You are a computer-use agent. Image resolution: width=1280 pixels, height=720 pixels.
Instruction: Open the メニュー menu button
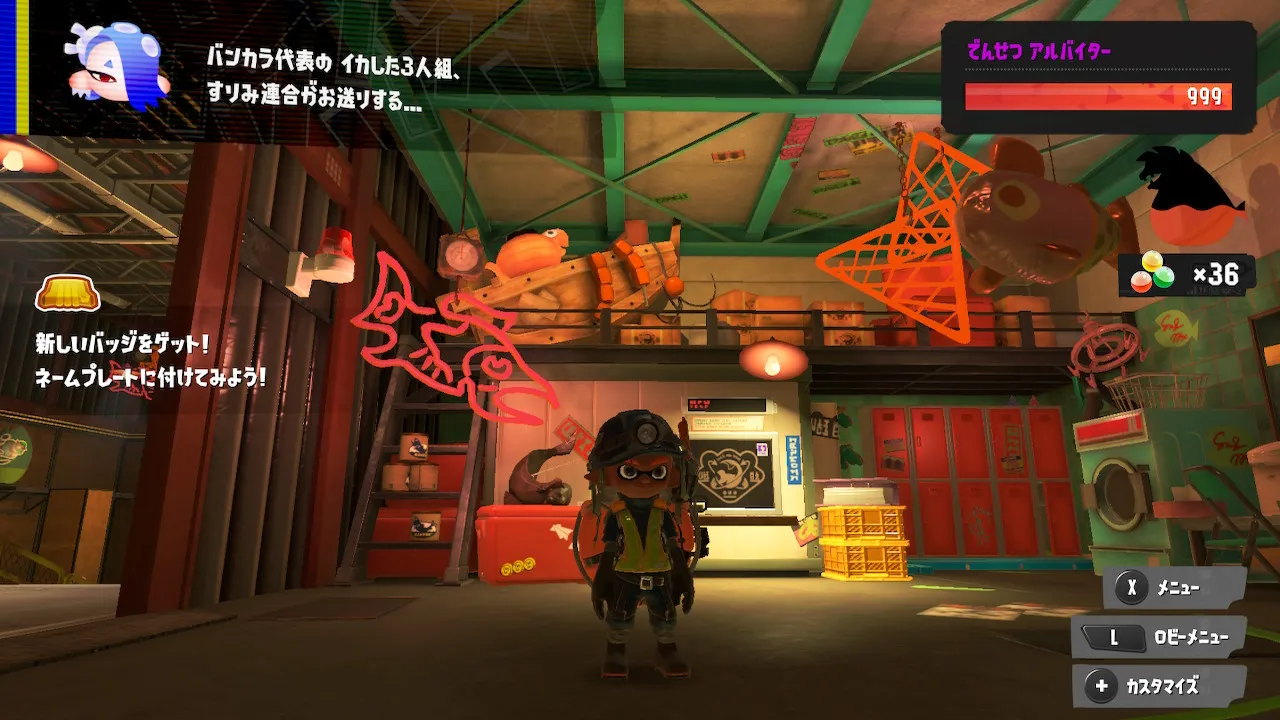click(1175, 588)
